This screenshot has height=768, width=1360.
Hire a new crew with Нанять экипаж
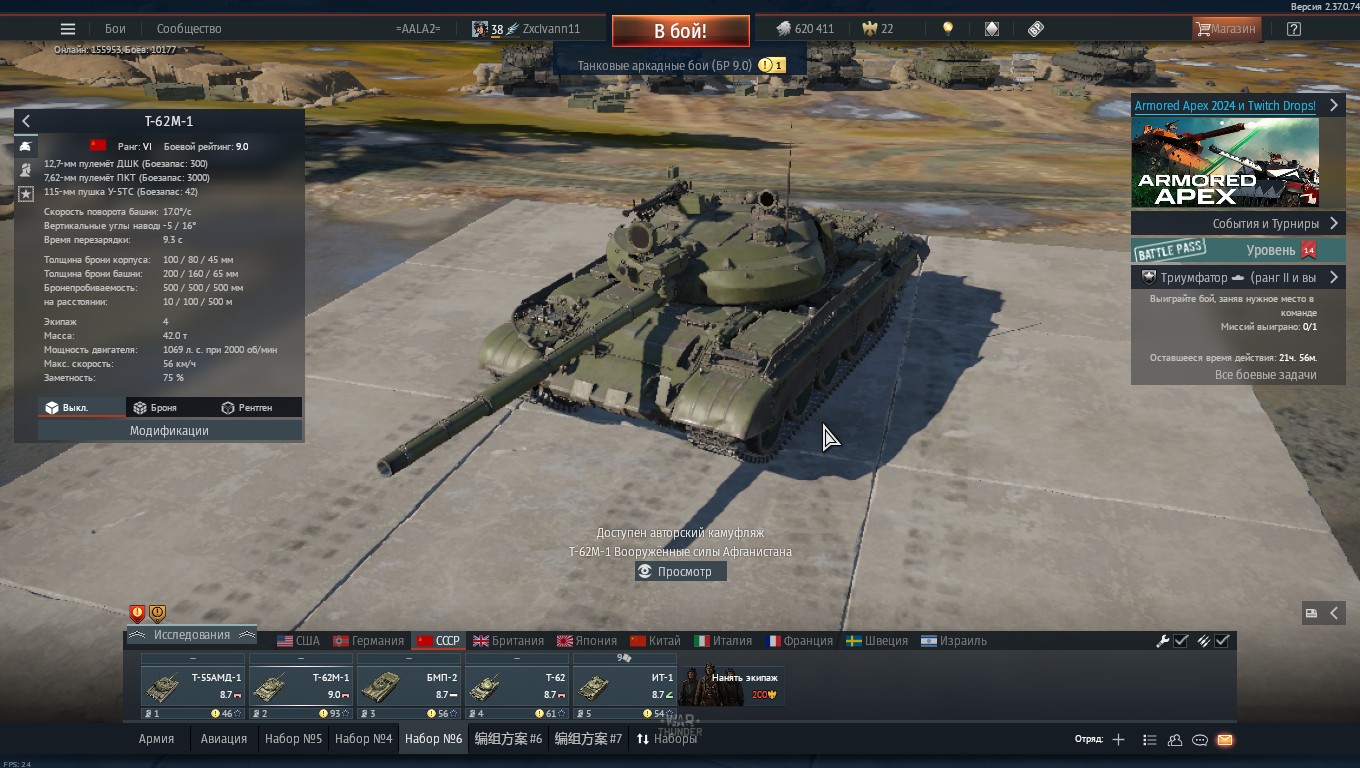click(x=731, y=687)
